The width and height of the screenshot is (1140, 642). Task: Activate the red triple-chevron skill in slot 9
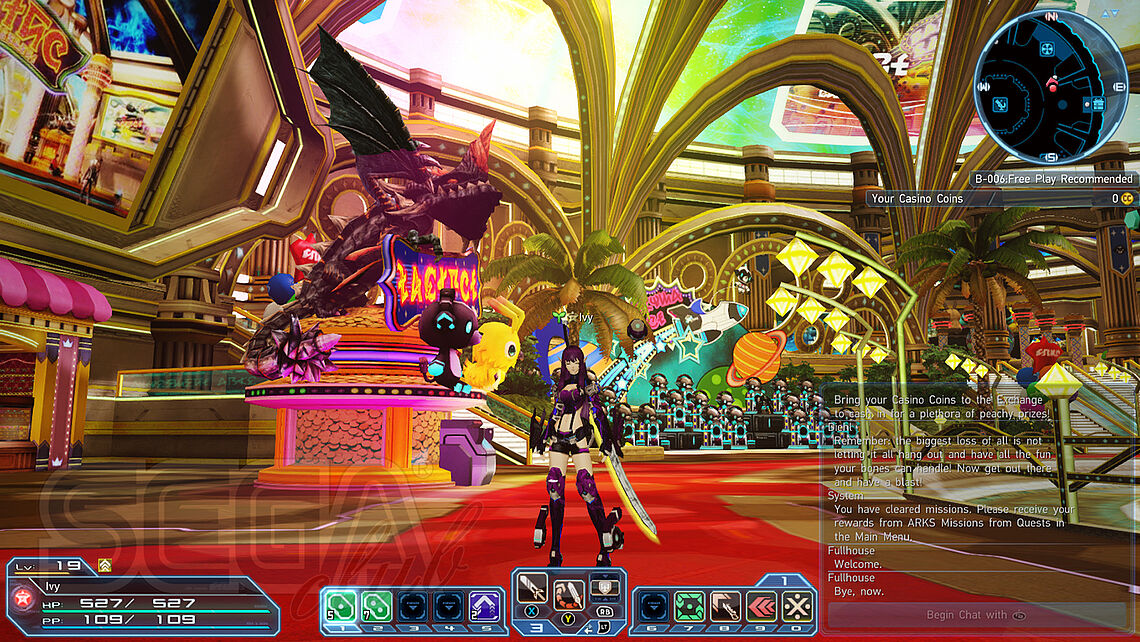pos(761,606)
